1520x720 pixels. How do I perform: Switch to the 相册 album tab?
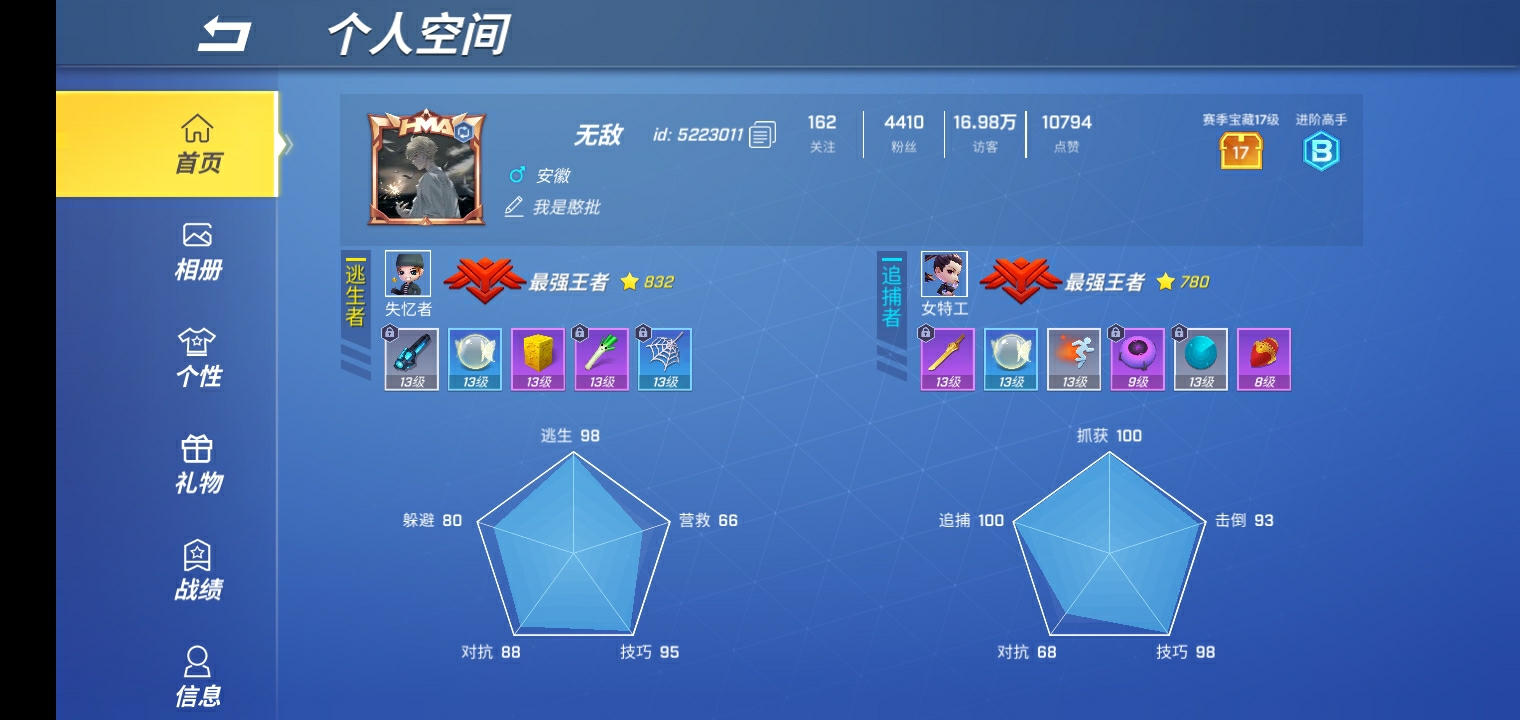click(199, 251)
